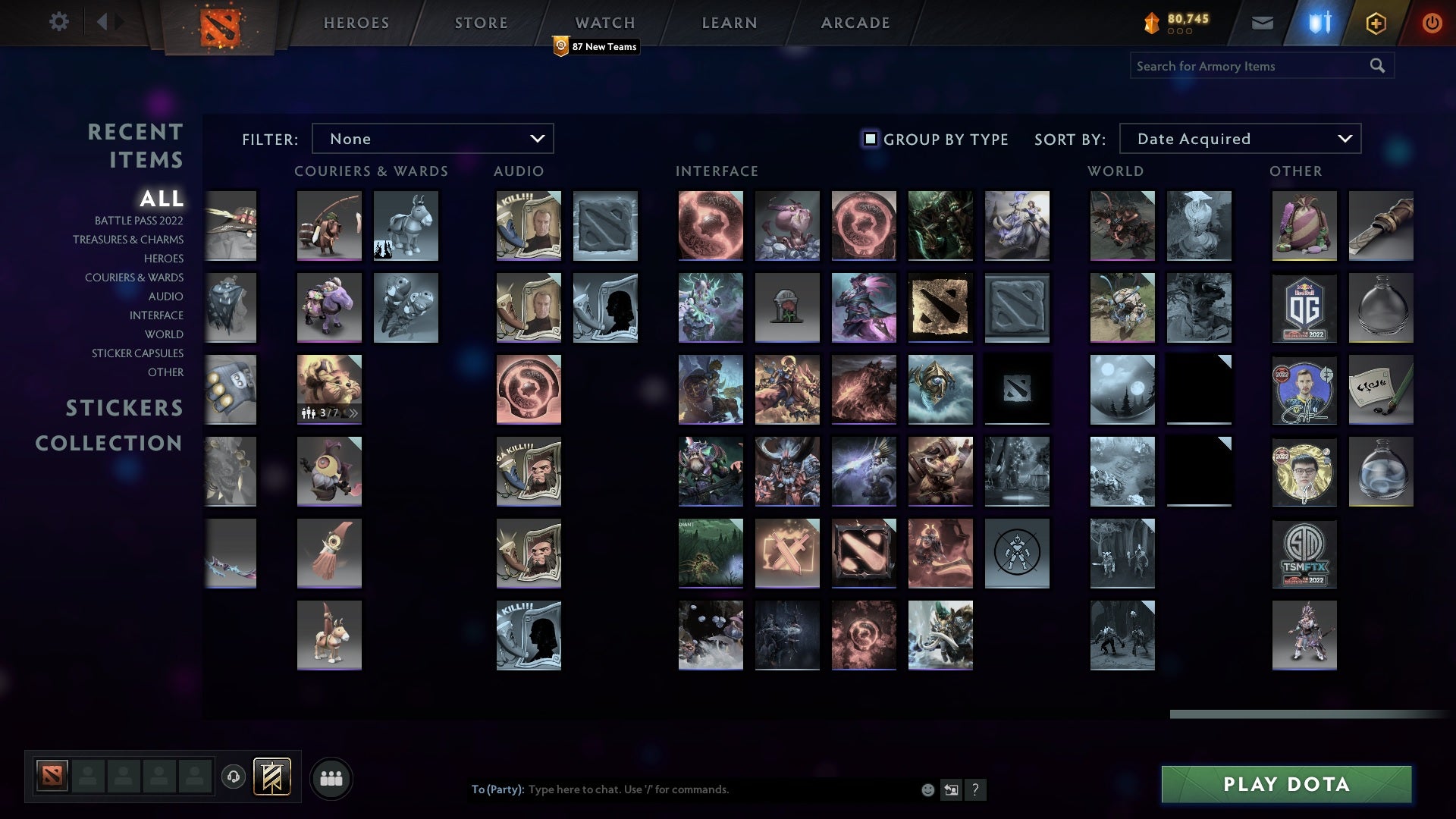Open the settings gear icon

59,22
